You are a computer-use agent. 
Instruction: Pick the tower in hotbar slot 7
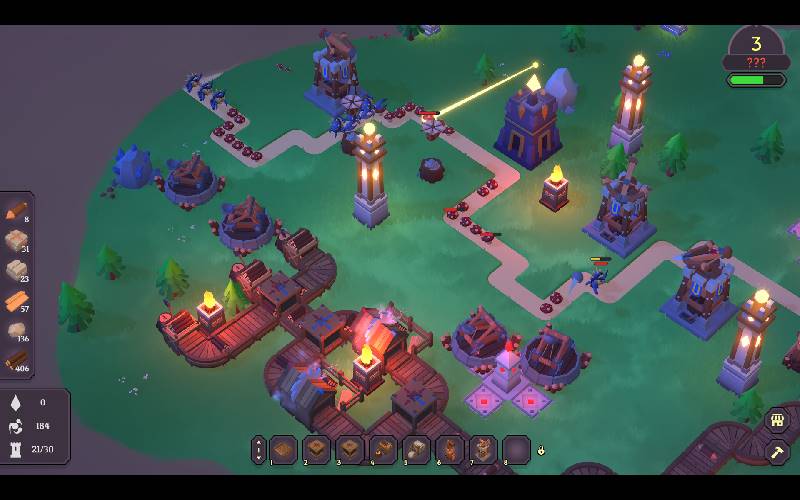point(483,450)
